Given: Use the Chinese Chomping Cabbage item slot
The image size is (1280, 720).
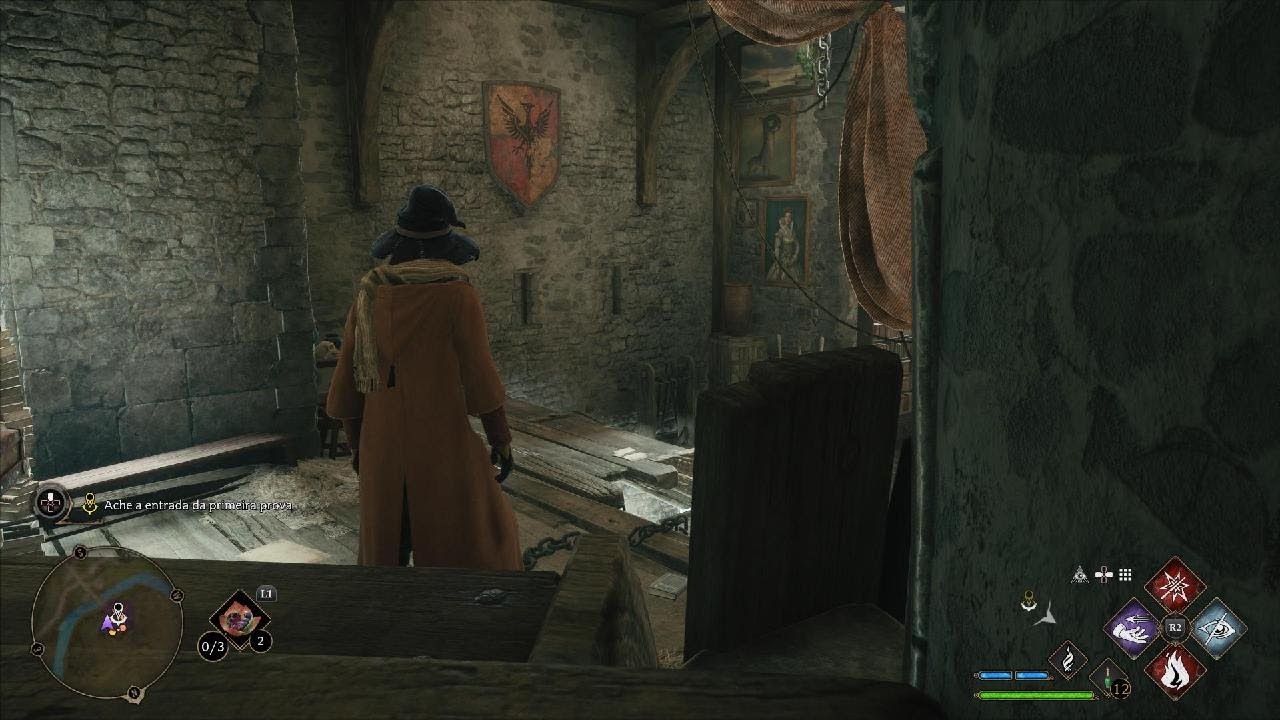Looking at the screenshot, I should coord(238,619).
